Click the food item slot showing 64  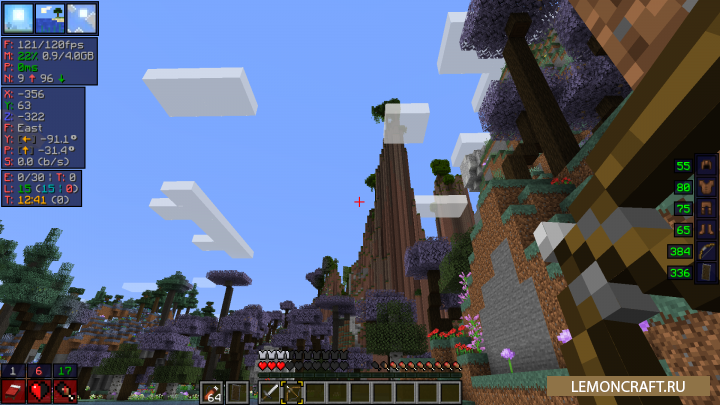coord(212,392)
